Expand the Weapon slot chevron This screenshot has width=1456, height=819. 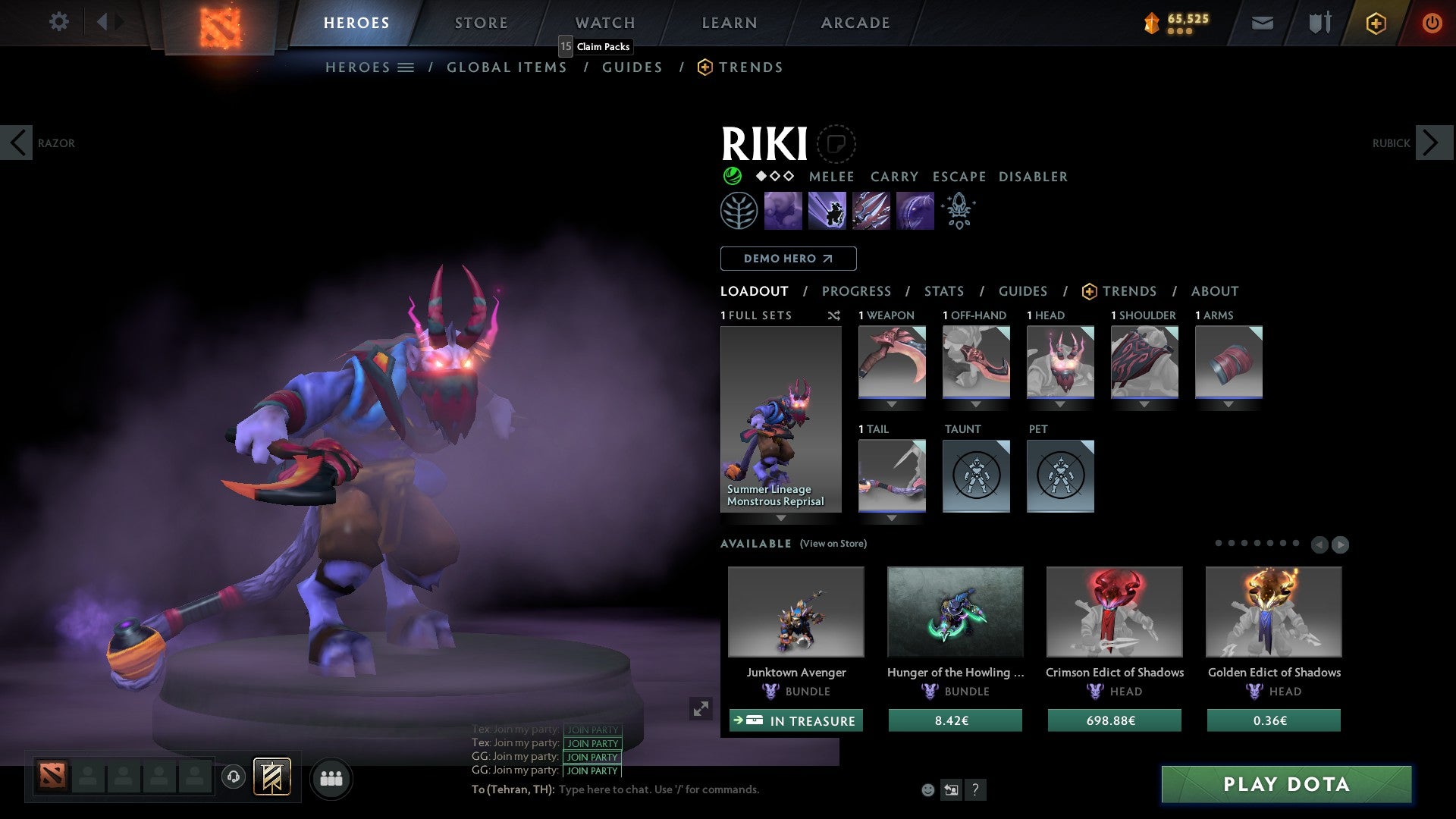point(892,404)
